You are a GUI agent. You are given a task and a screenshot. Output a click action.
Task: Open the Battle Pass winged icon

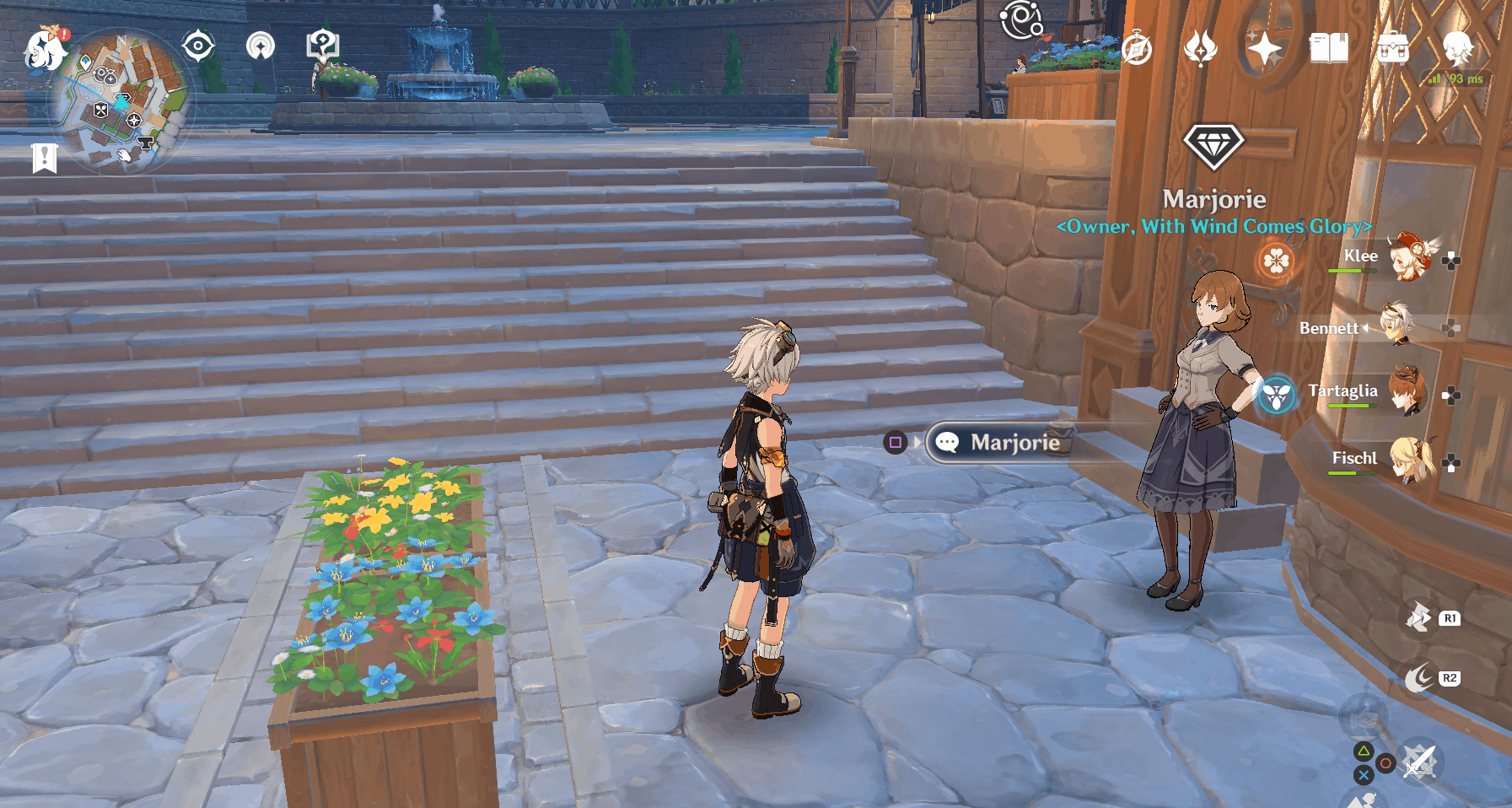point(1201,49)
